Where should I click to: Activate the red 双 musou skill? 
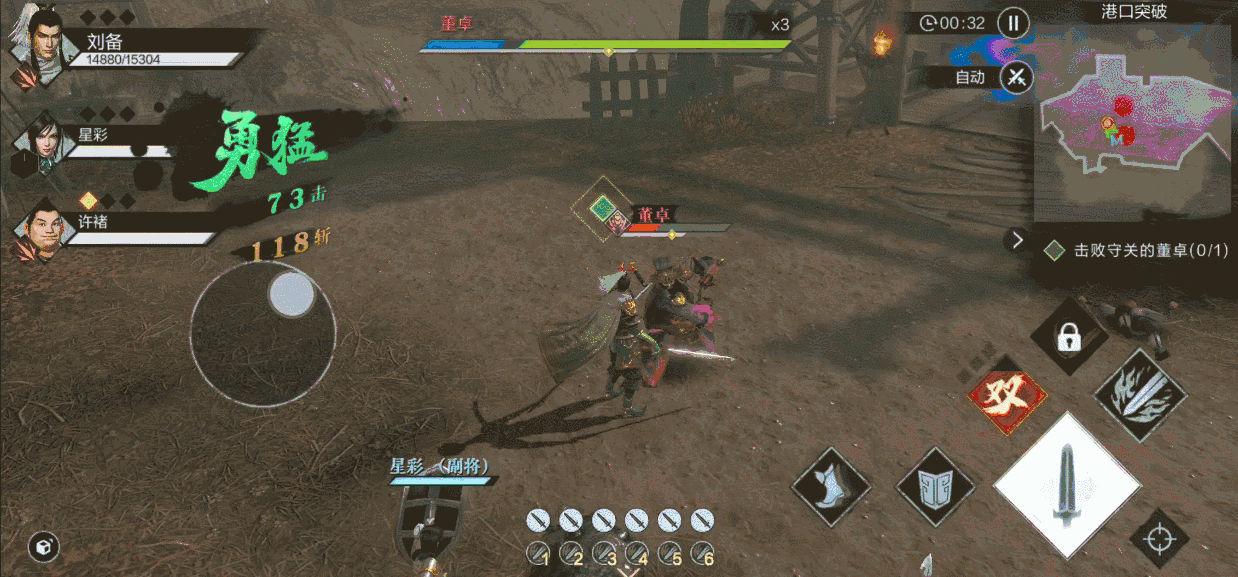click(x=1008, y=393)
